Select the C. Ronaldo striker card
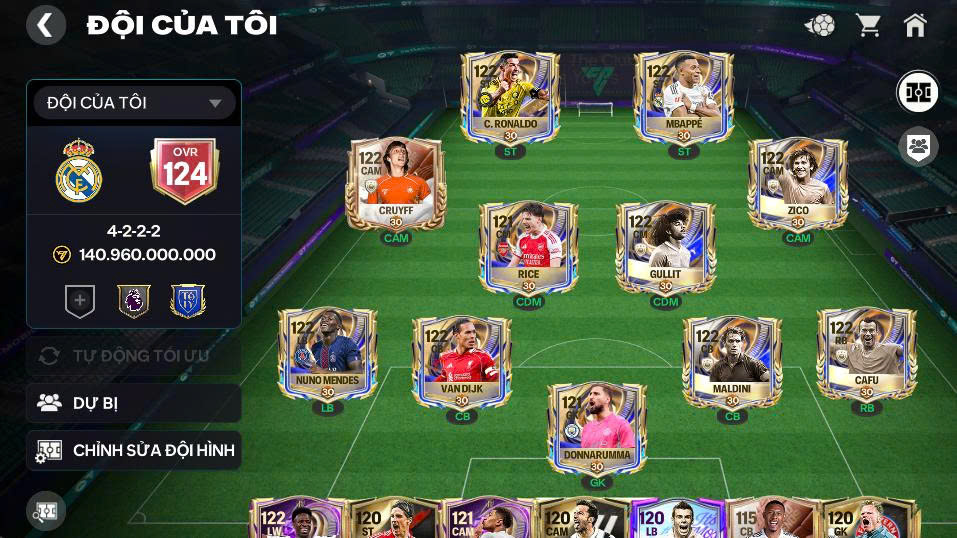The image size is (957, 538). [510, 98]
